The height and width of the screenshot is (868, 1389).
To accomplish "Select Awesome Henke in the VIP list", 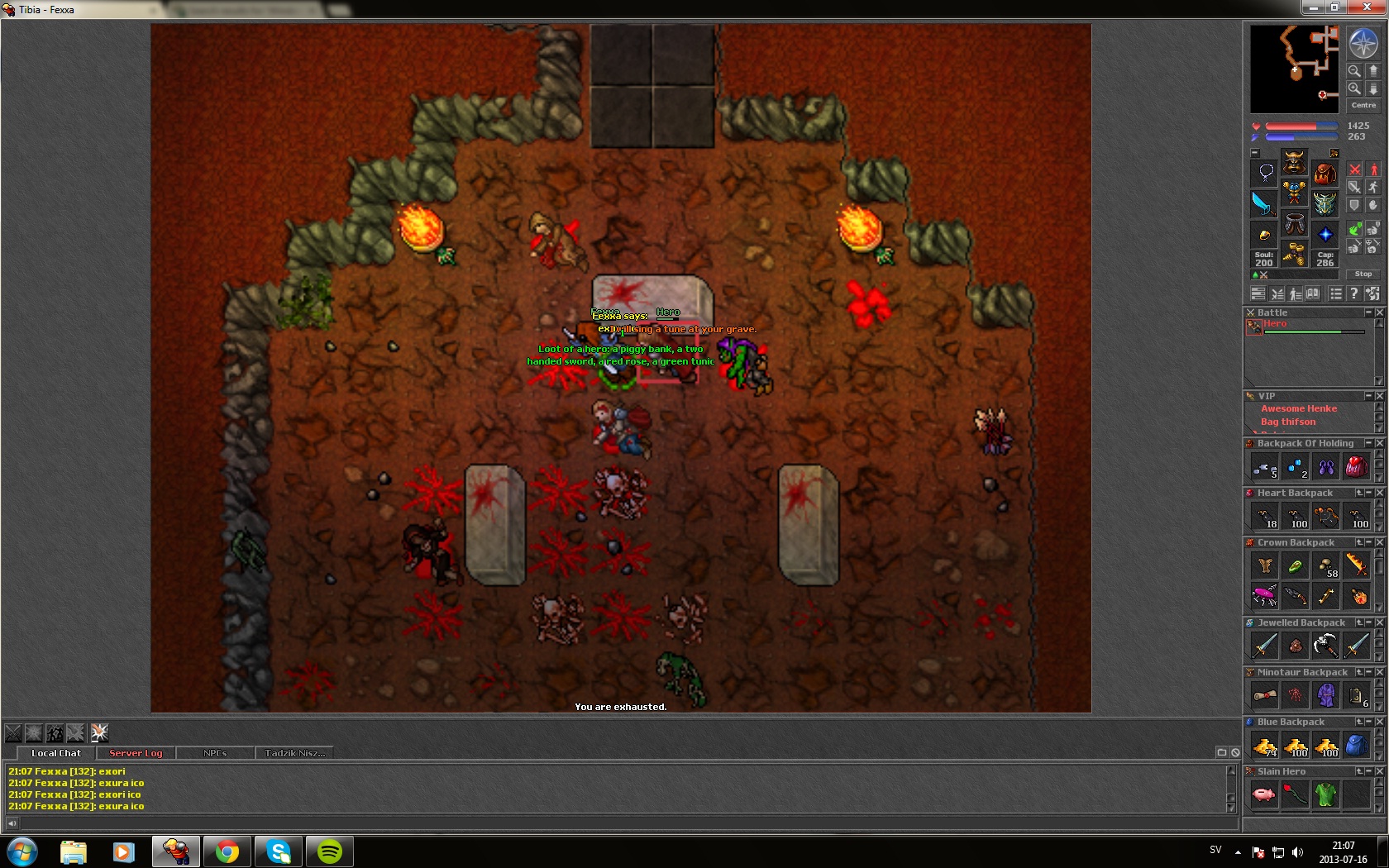I will [x=1298, y=408].
